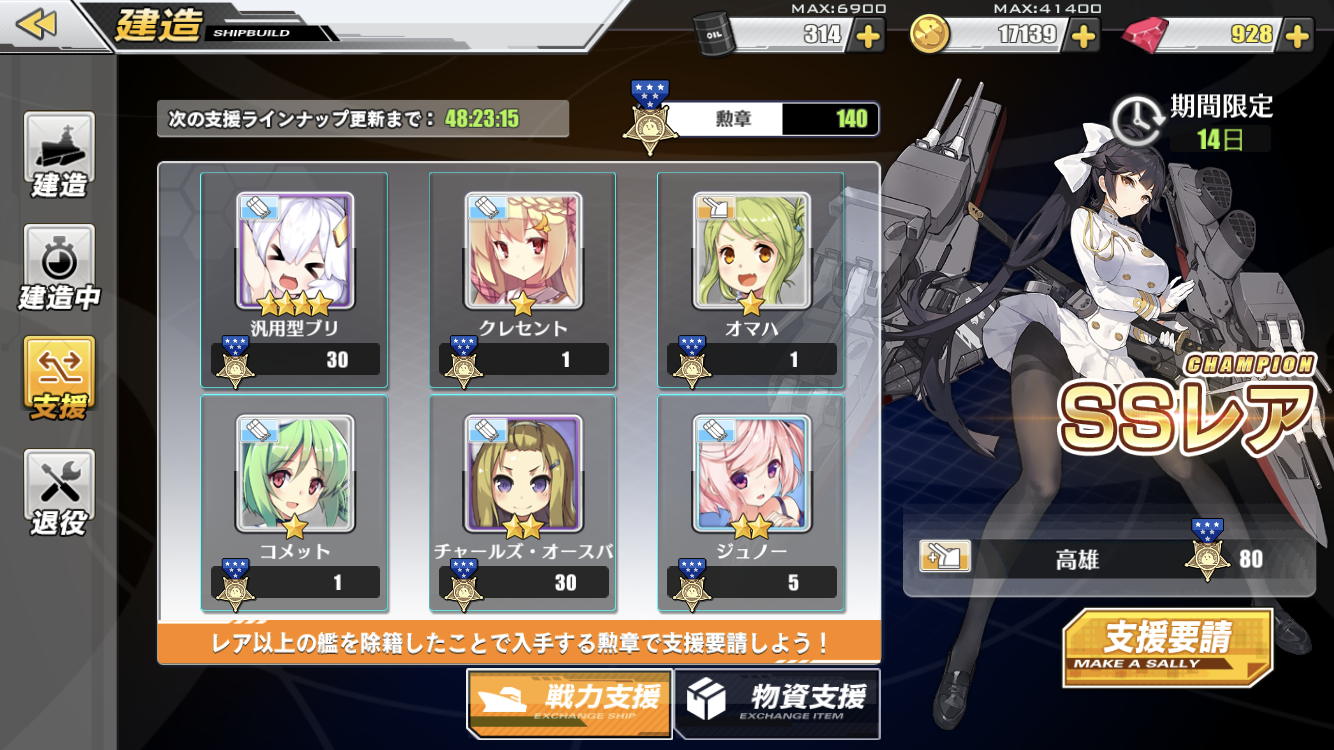This screenshot has height=750, width=1334.
Task: Choose the クレセント ship card
Action: [523, 280]
